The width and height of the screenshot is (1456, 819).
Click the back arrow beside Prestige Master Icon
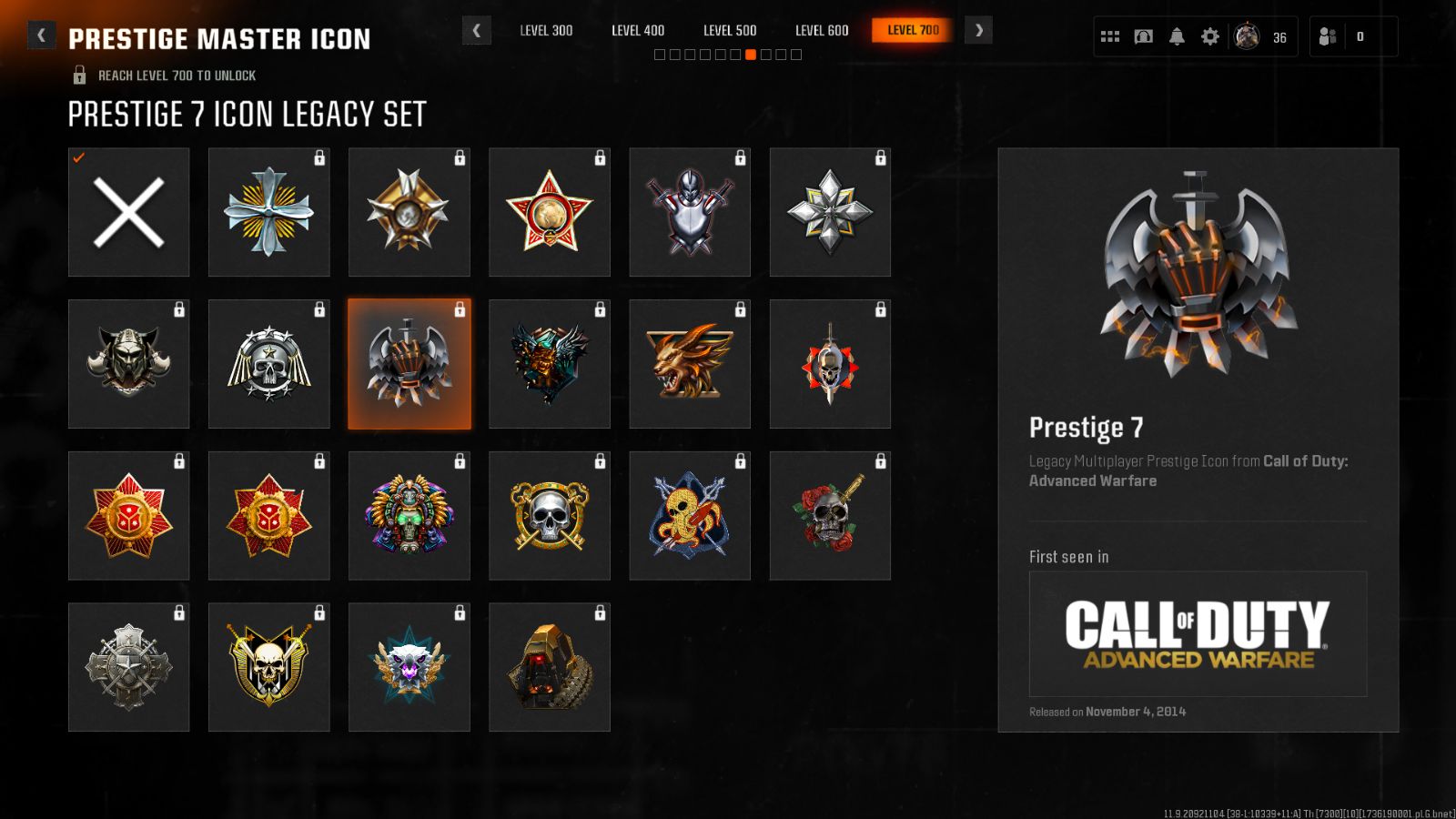(40, 35)
